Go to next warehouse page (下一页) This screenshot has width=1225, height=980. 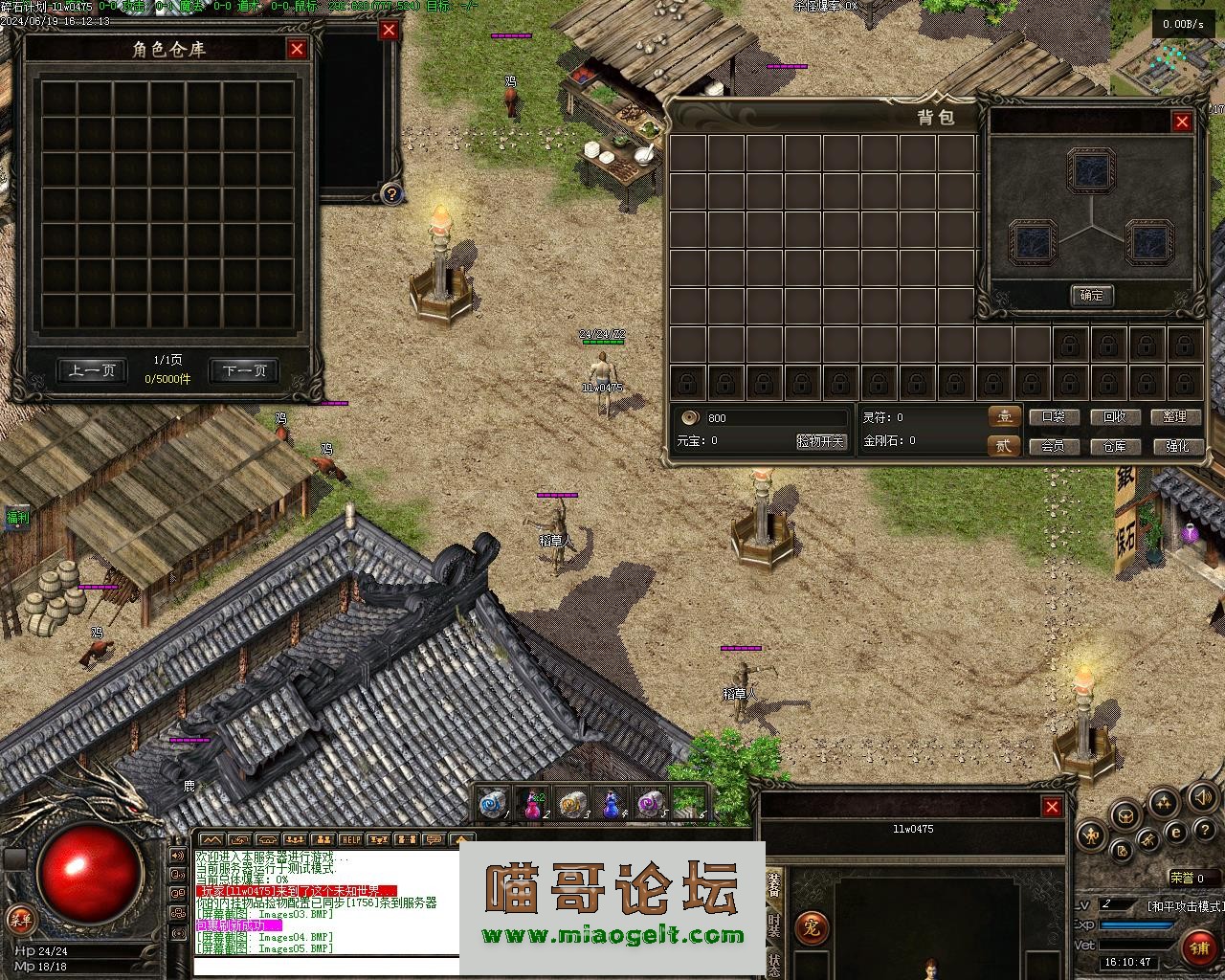244,371
